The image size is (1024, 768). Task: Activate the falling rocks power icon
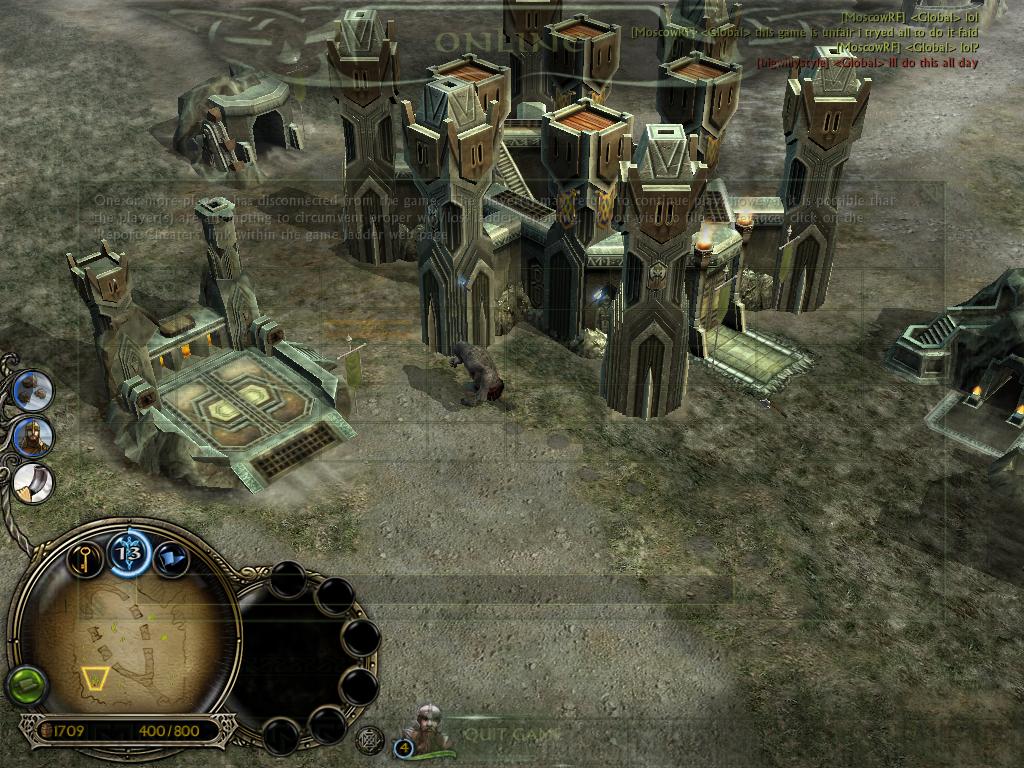click(x=33, y=389)
